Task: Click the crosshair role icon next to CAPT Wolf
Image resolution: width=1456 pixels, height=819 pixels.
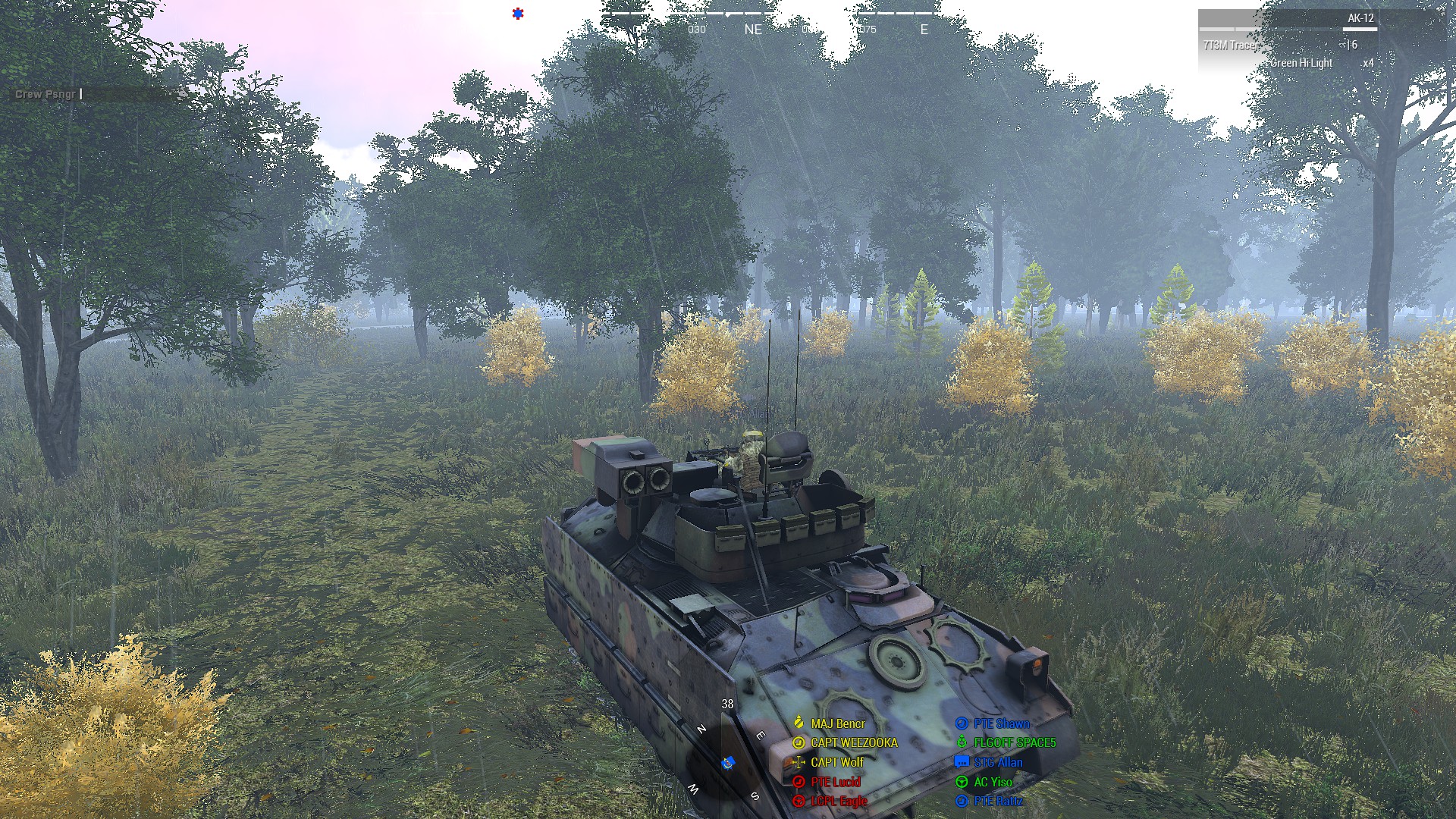Action: pos(798,763)
